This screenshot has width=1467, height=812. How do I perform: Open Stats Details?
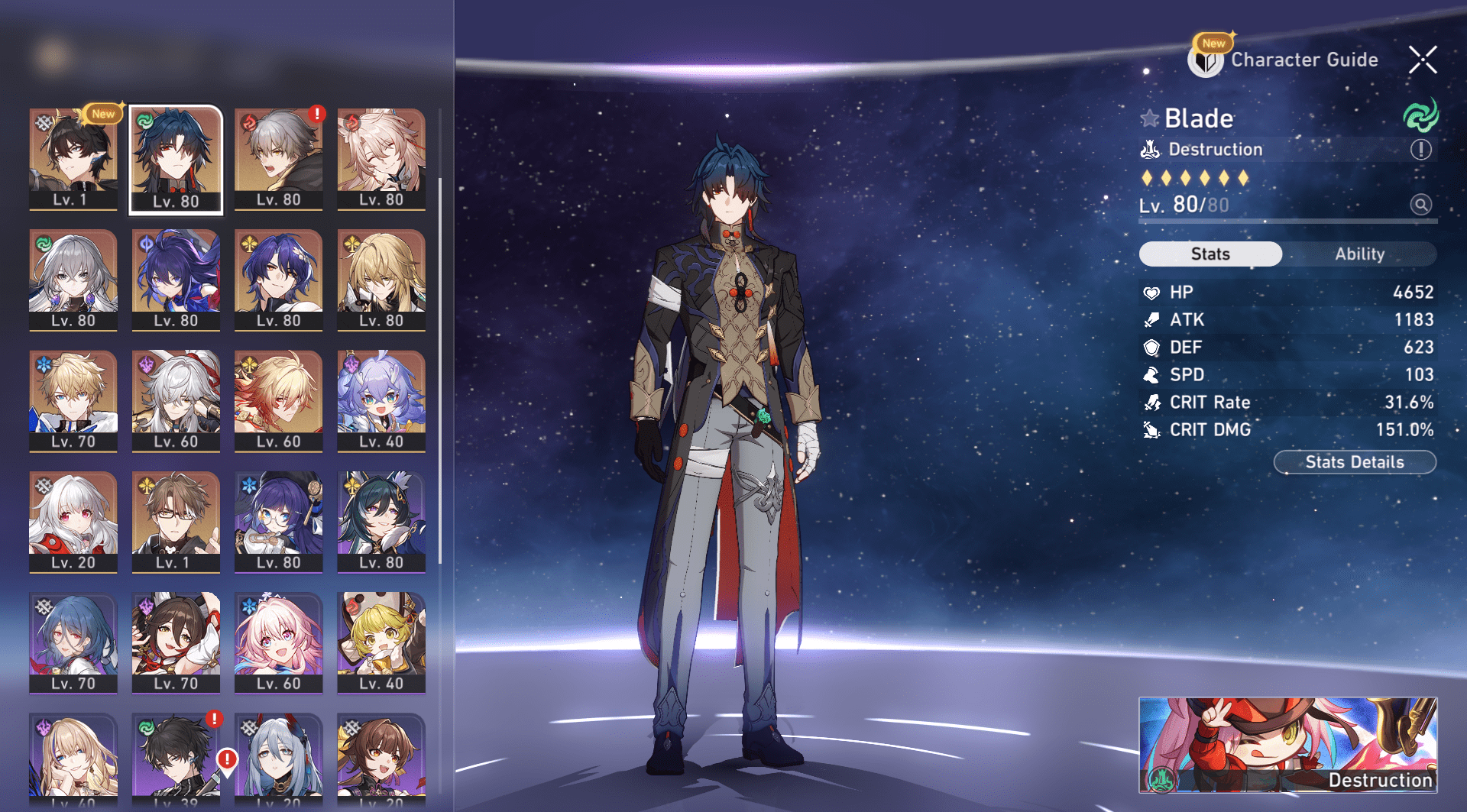[x=1354, y=461]
